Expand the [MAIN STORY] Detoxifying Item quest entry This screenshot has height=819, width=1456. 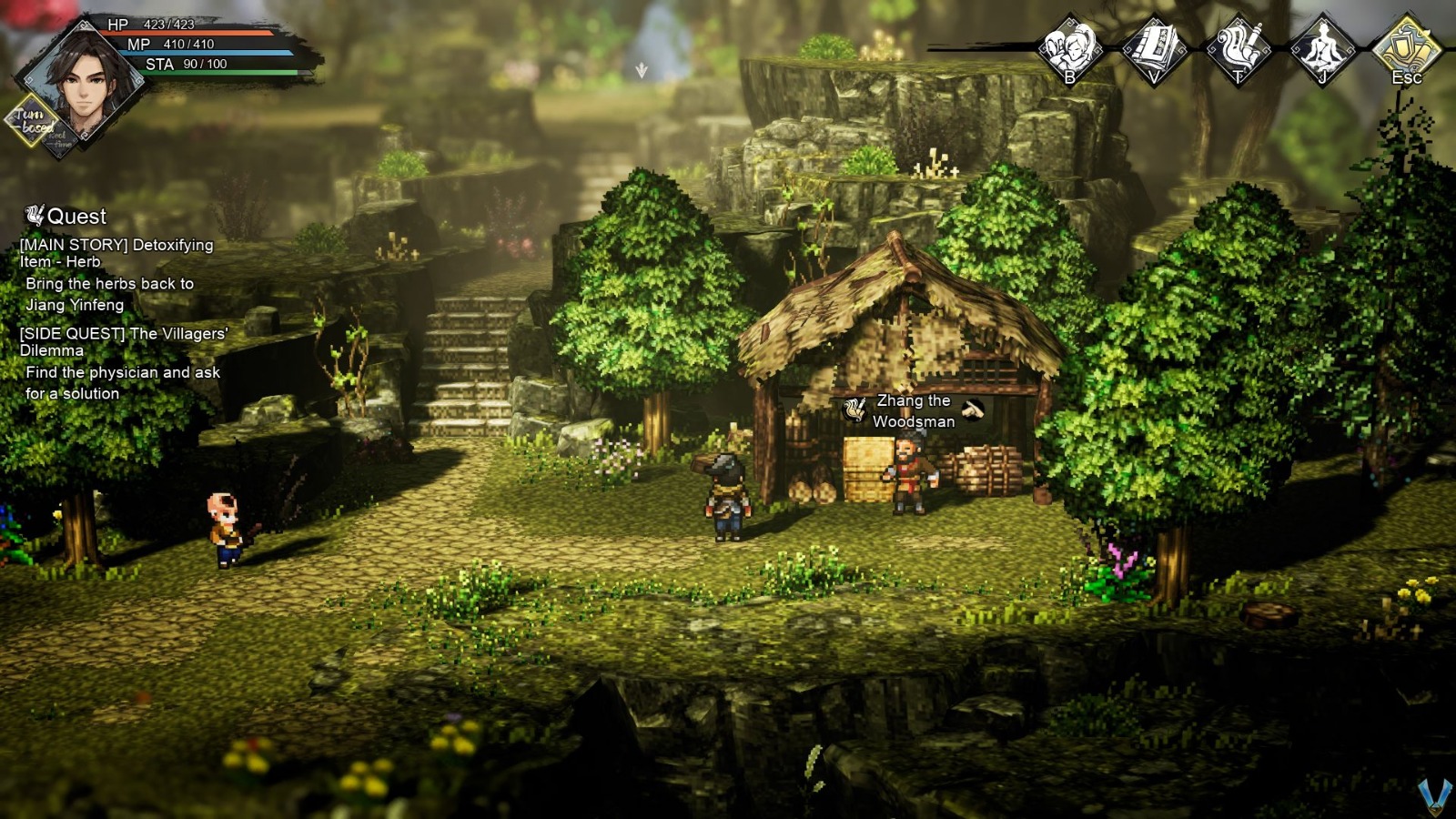coord(115,253)
